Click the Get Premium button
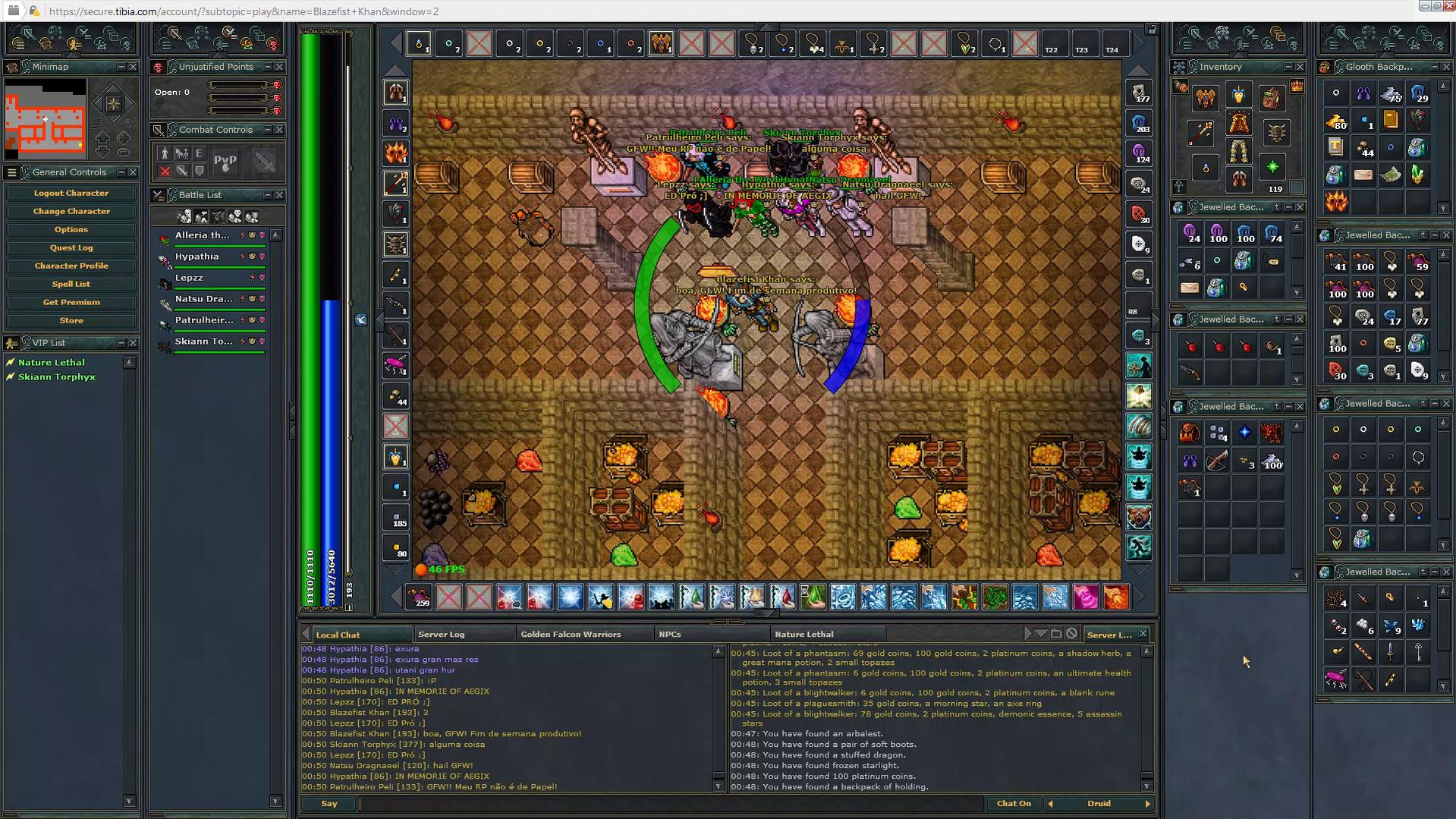The image size is (1456, 819). pyautogui.click(x=71, y=302)
